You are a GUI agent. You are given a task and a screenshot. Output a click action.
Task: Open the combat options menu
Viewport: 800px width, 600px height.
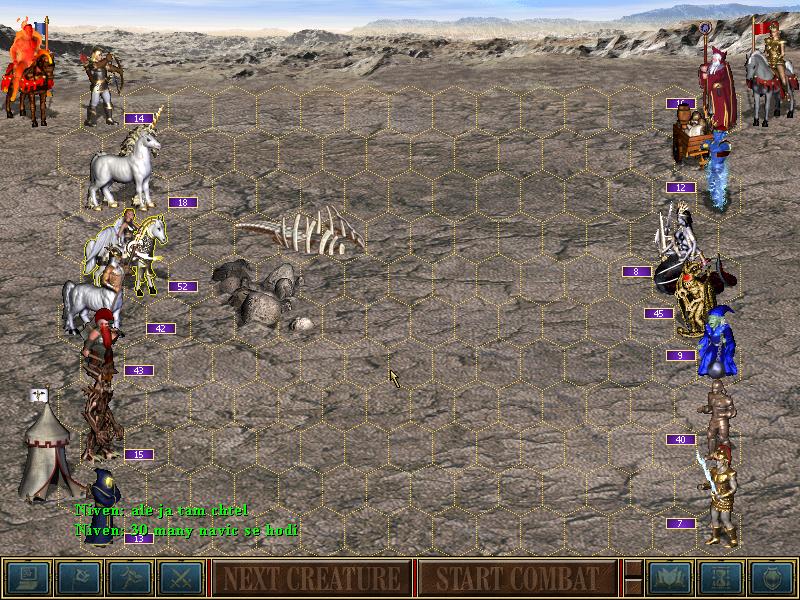[x=27, y=578]
